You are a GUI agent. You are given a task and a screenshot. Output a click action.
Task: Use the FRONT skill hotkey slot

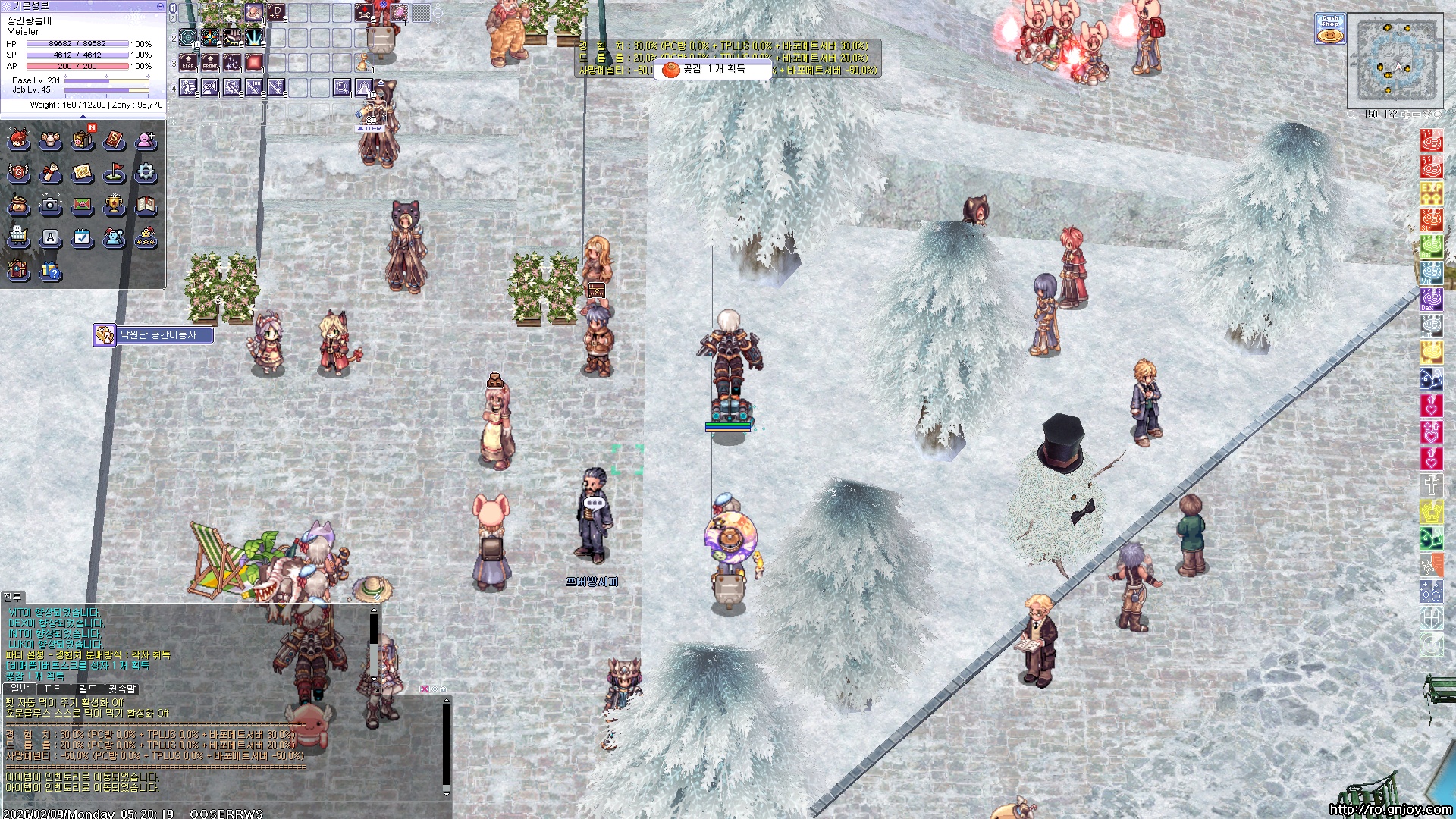[x=210, y=63]
